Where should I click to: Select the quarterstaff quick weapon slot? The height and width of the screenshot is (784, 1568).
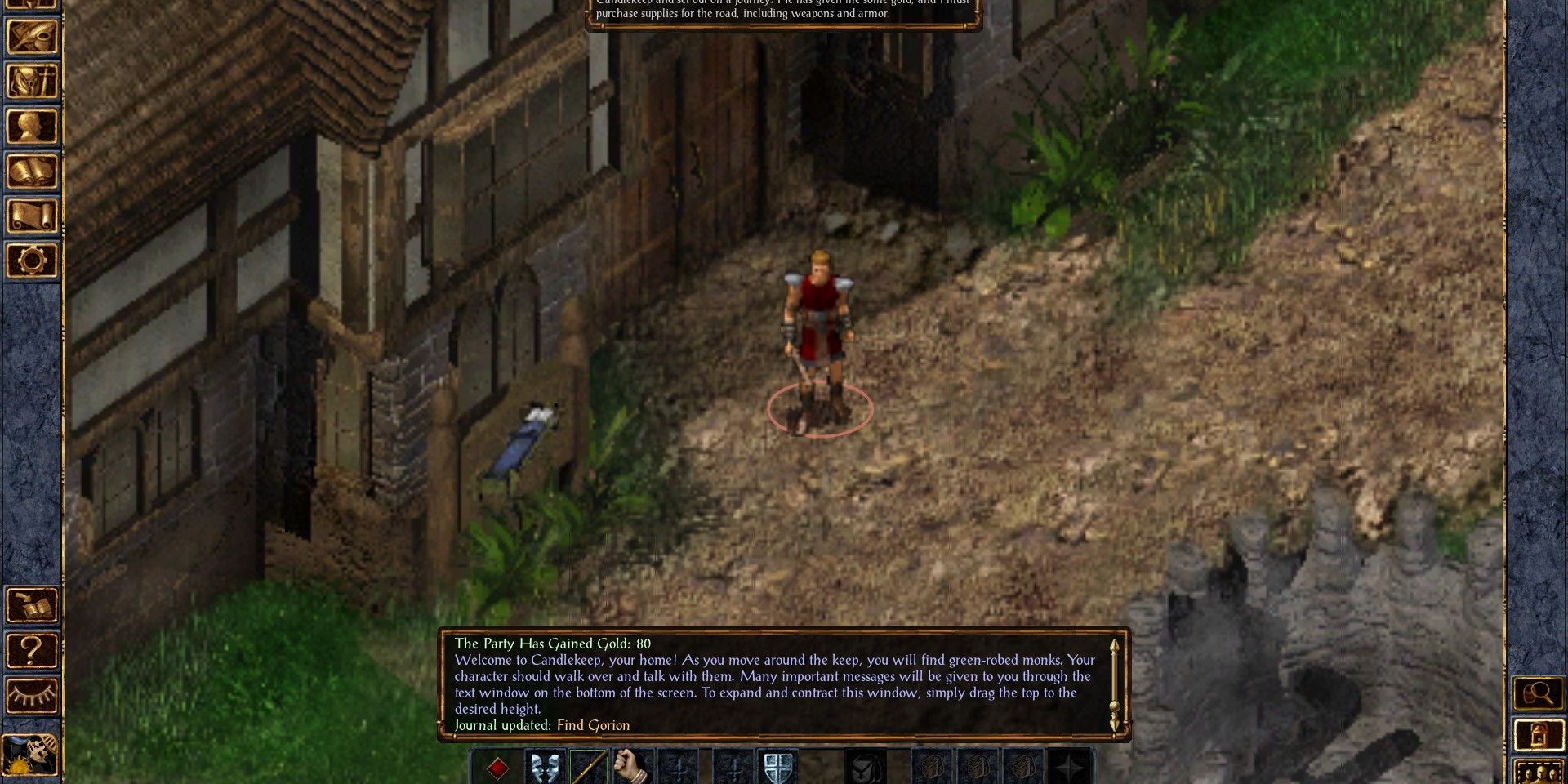(x=590, y=766)
